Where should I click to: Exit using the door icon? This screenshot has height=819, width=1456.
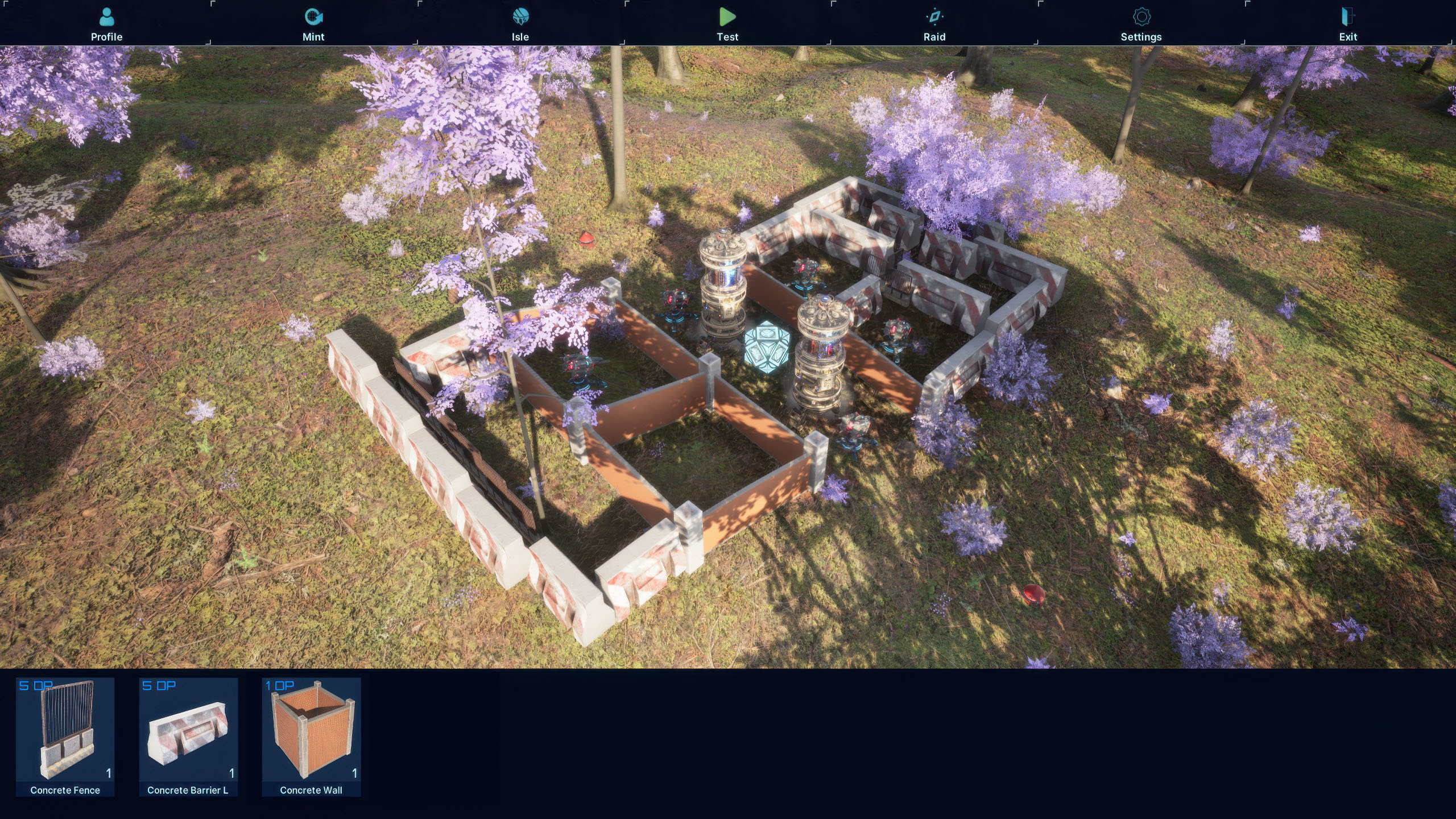(x=1347, y=16)
